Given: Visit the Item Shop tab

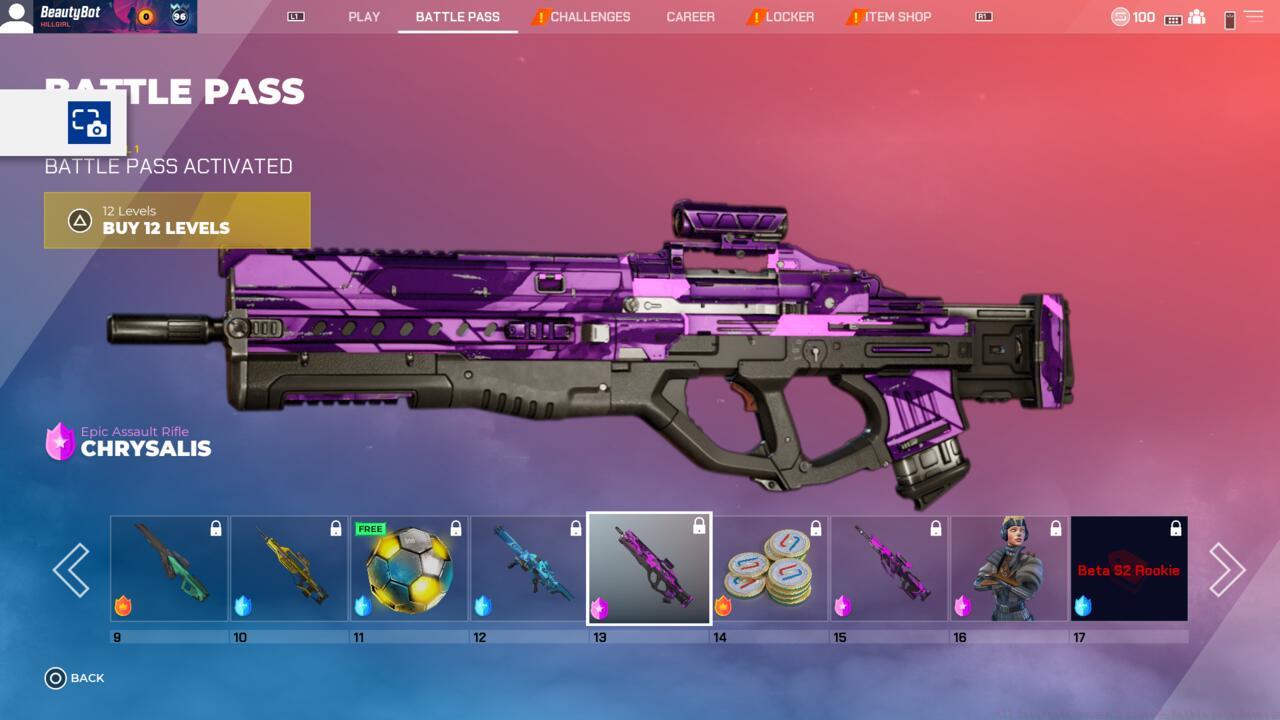Looking at the screenshot, I should coord(897,17).
